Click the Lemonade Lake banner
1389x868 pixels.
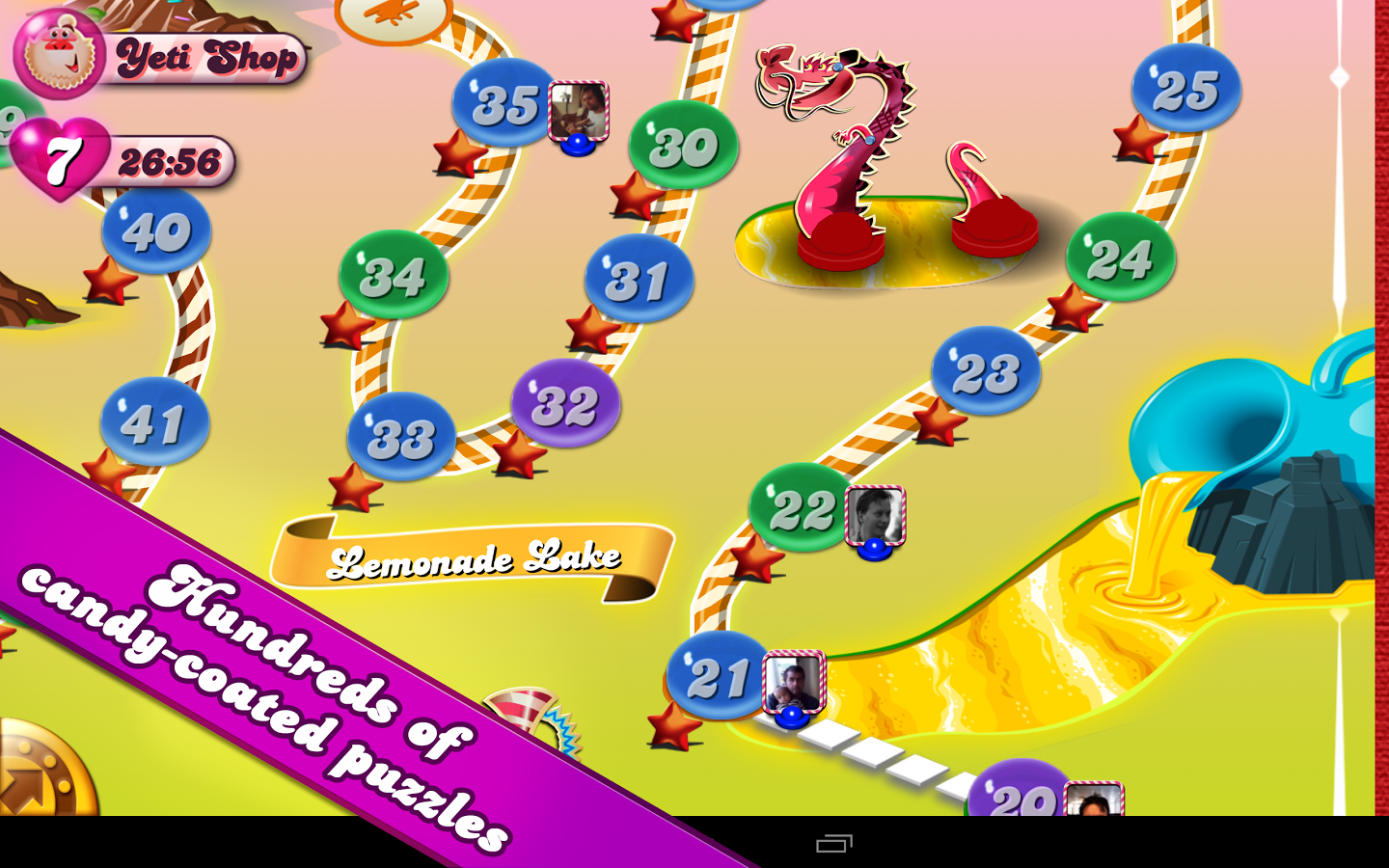tap(479, 557)
